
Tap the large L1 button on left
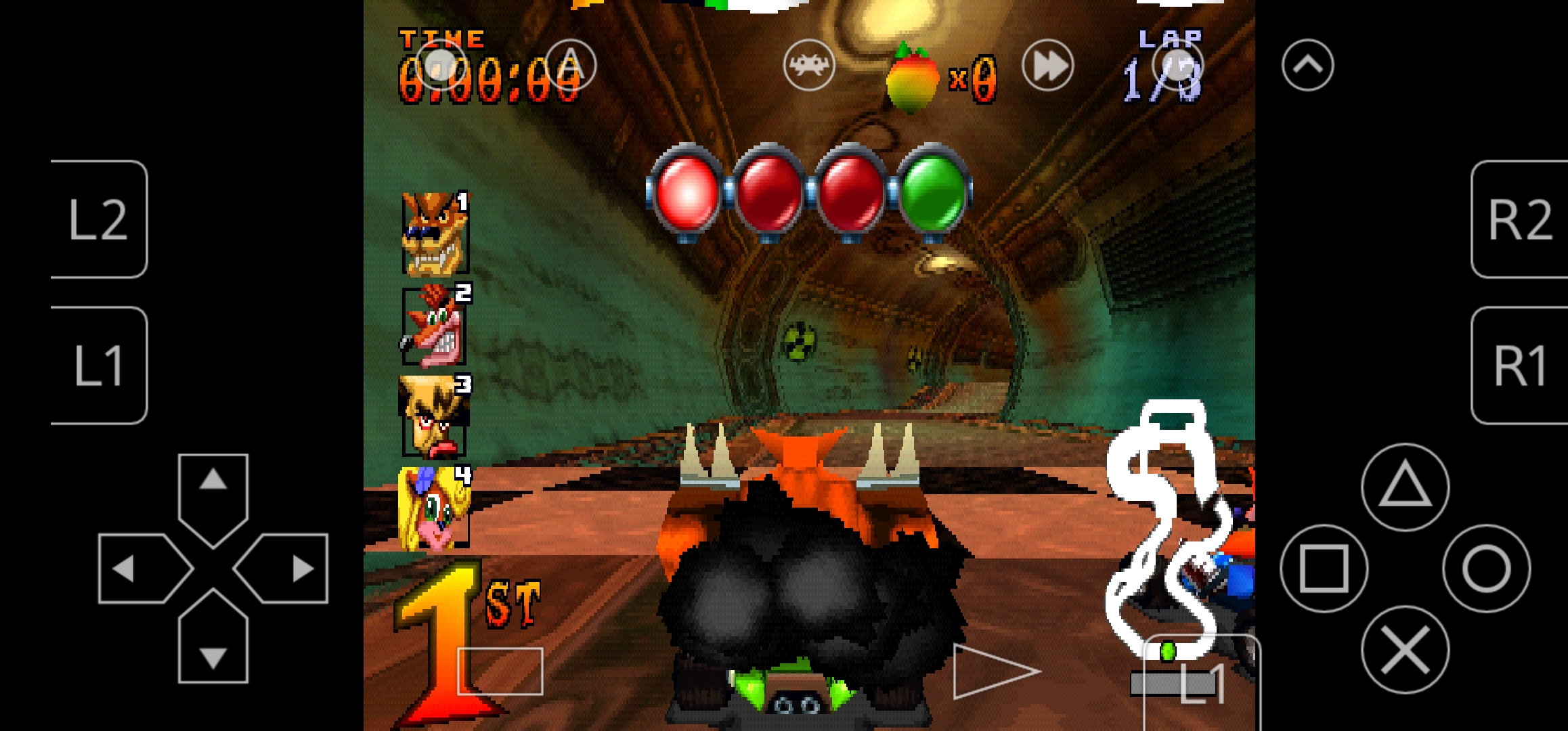point(99,365)
